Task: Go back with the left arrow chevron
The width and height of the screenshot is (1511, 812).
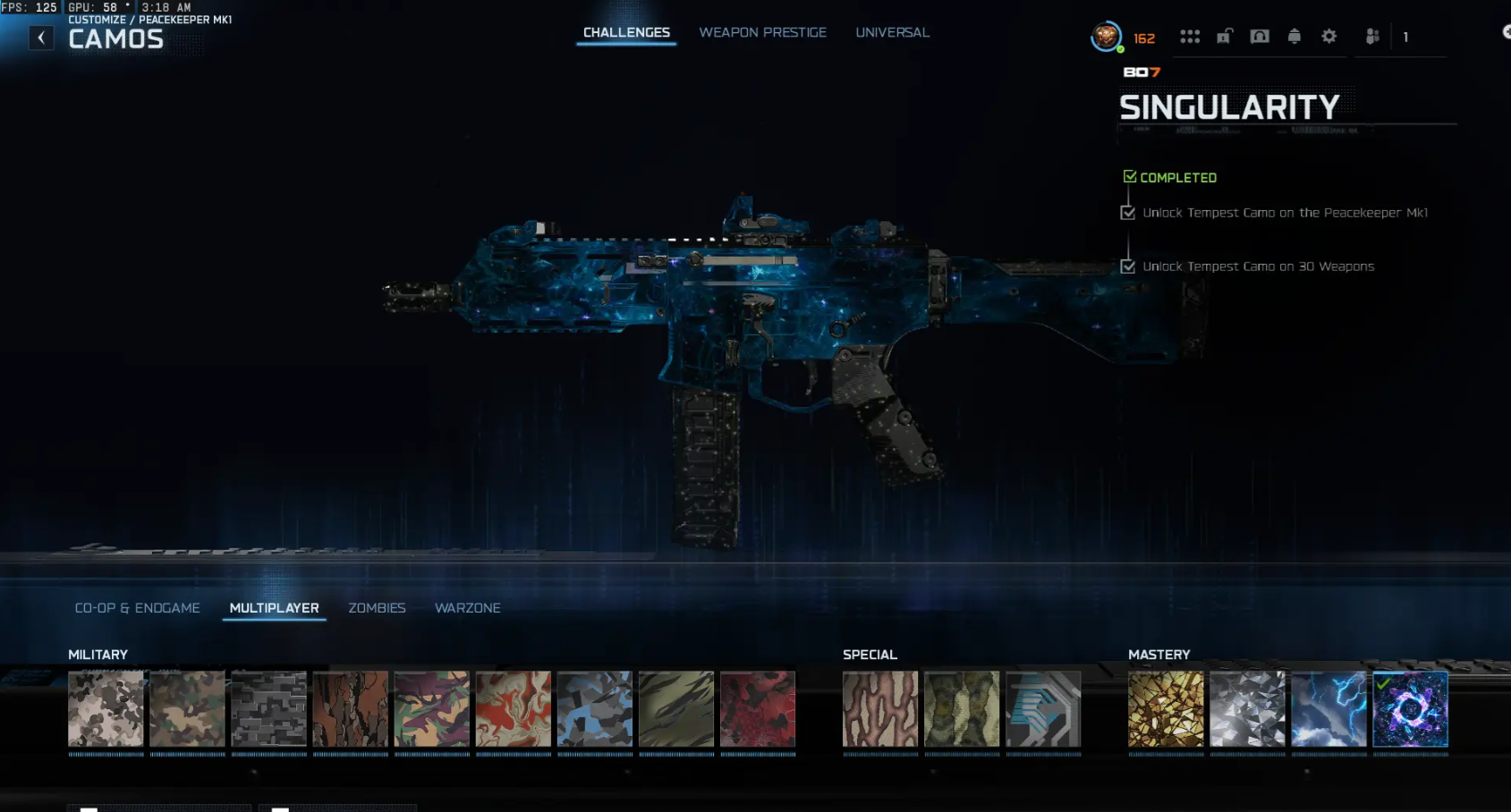Action: (41, 38)
